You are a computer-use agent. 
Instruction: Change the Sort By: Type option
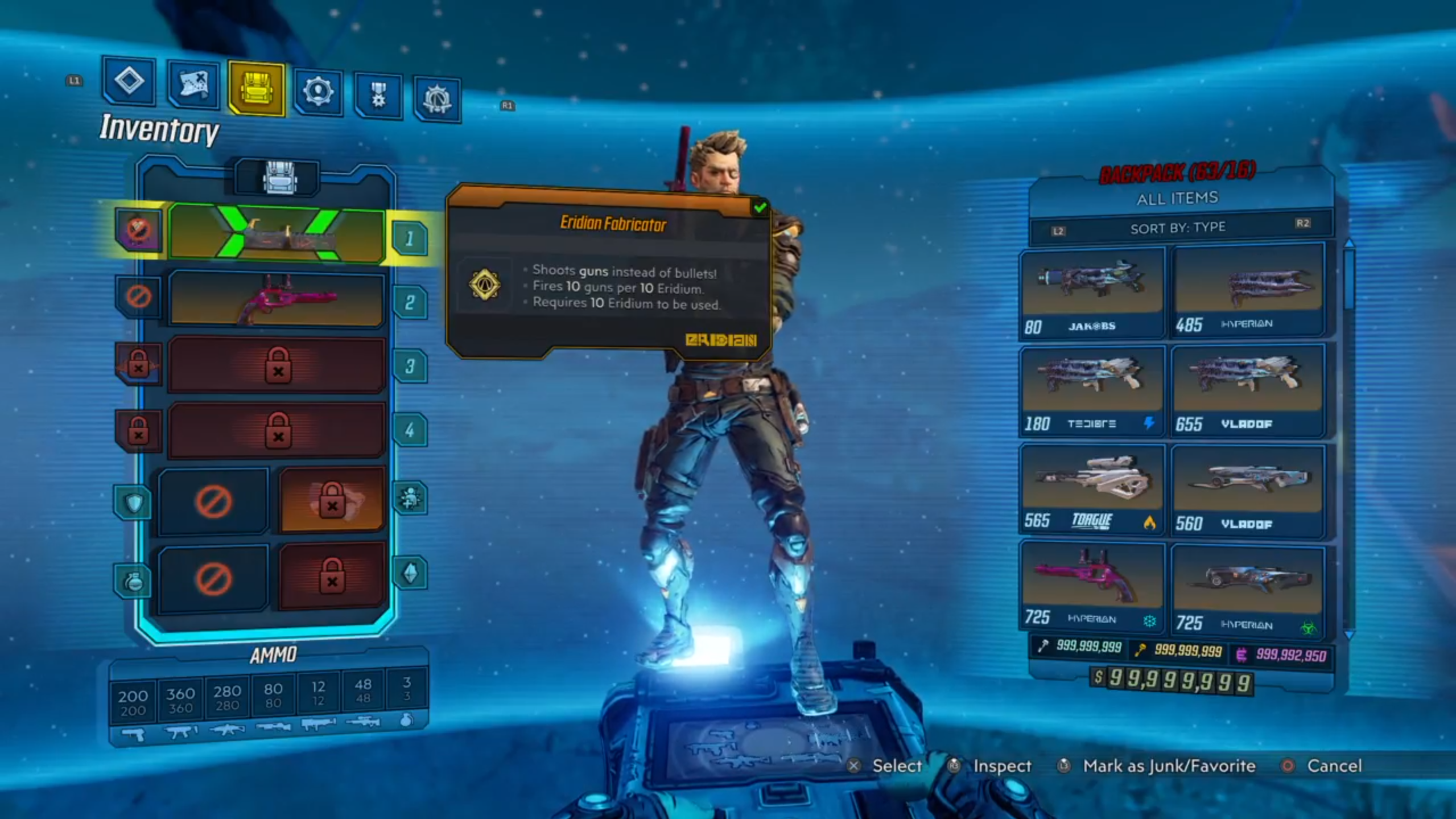pyautogui.click(x=1178, y=228)
